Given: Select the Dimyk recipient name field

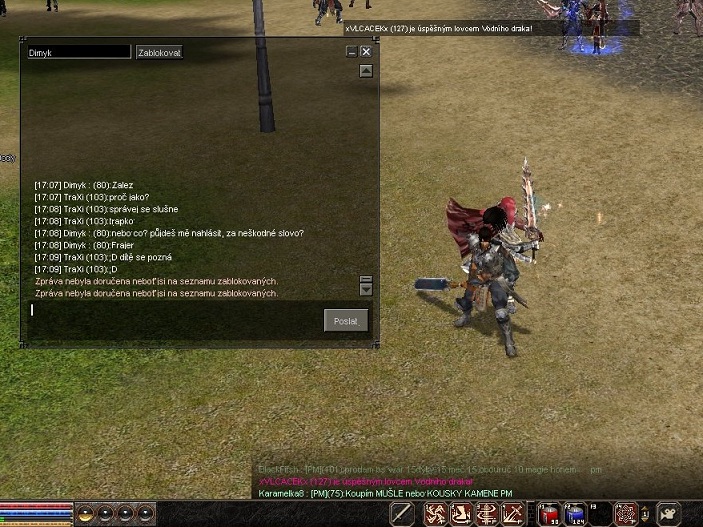Looking at the screenshot, I should point(79,52).
